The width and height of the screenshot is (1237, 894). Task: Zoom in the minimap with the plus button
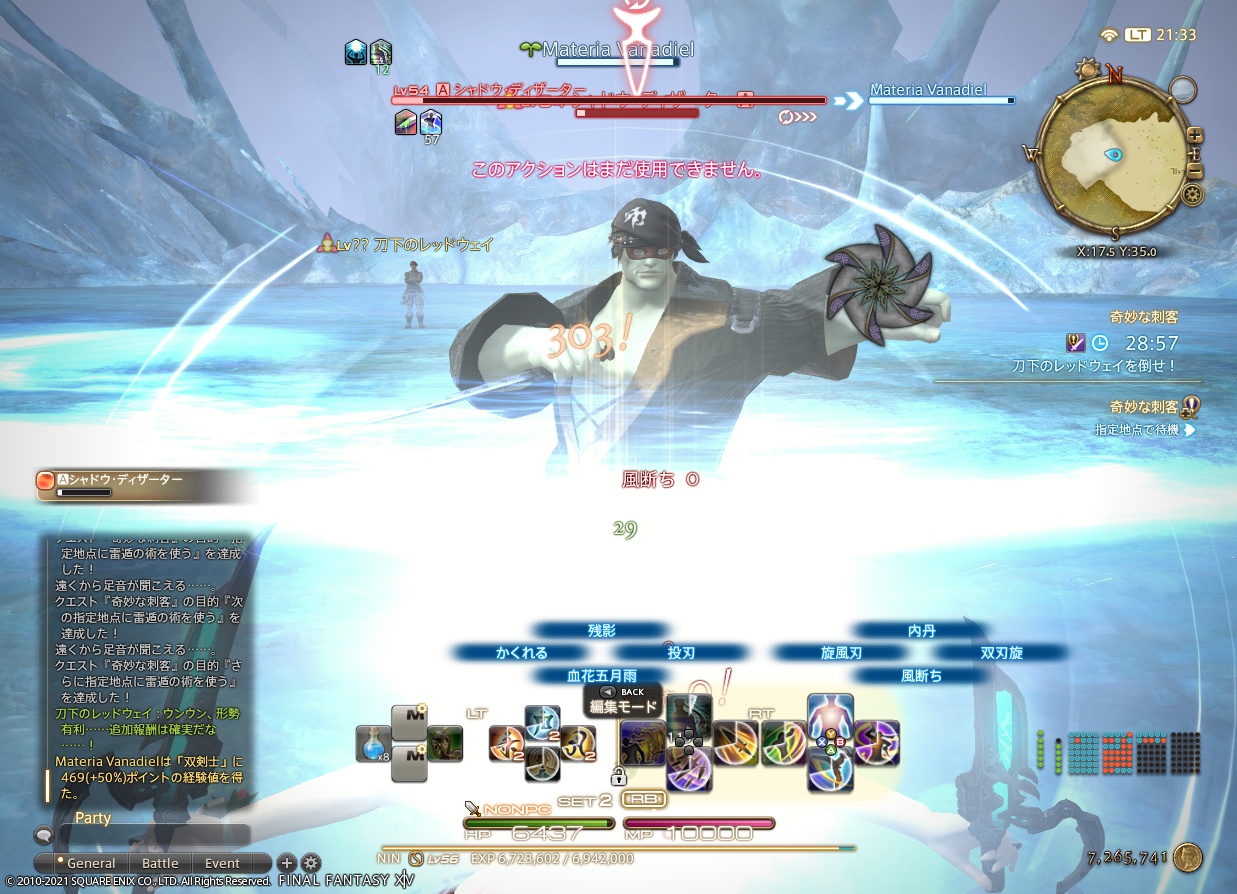pyautogui.click(x=1195, y=136)
